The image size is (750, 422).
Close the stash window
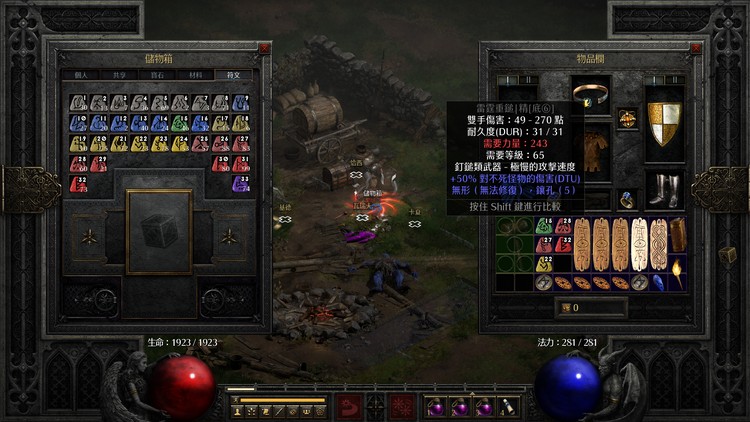pyautogui.click(x=264, y=47)
